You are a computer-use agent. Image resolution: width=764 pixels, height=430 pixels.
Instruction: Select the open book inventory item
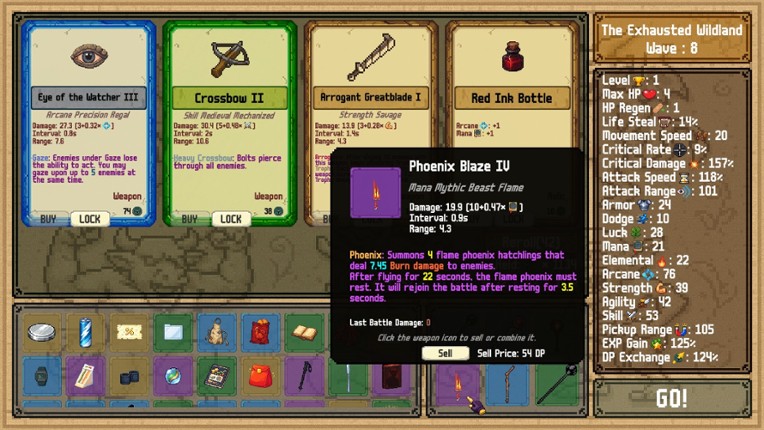coord(302,333)
